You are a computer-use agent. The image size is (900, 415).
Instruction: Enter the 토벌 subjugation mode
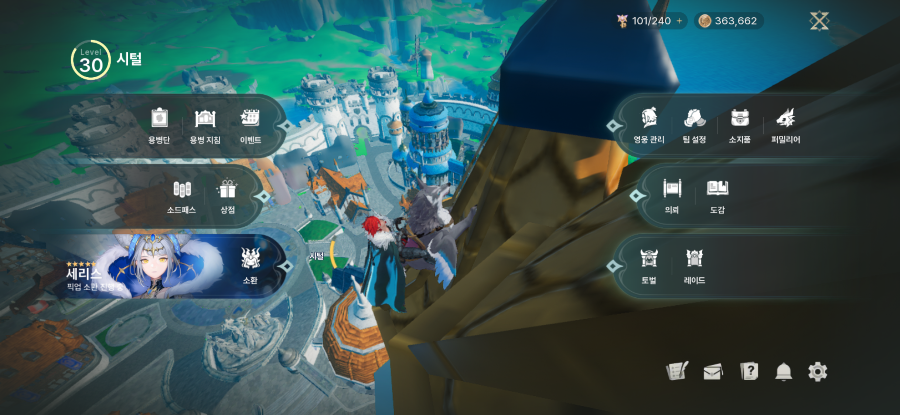[649, 264]
